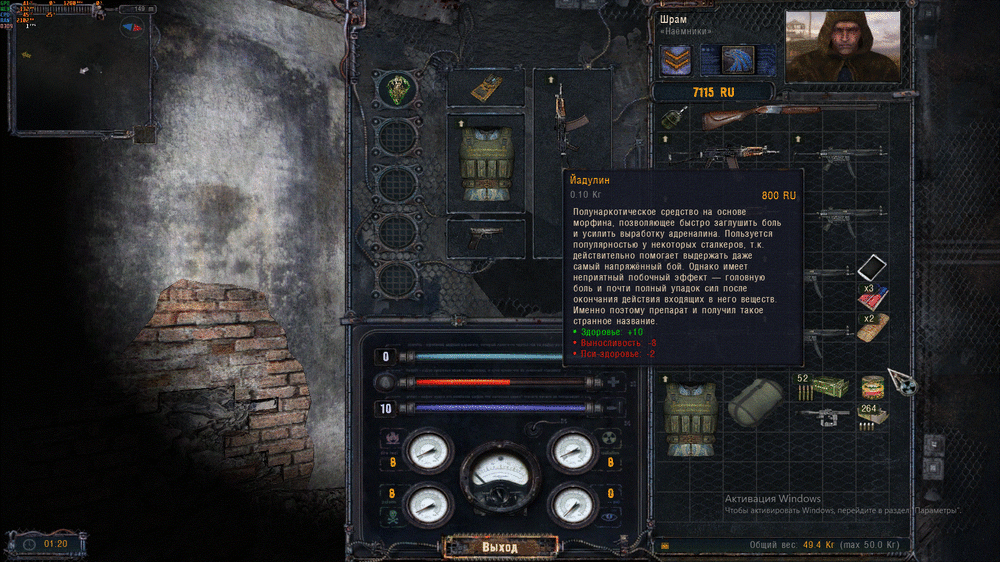This screenshot has height=562, width=1000.
Task: Select the x3 red and blue item stack
Action: (872, 296)
